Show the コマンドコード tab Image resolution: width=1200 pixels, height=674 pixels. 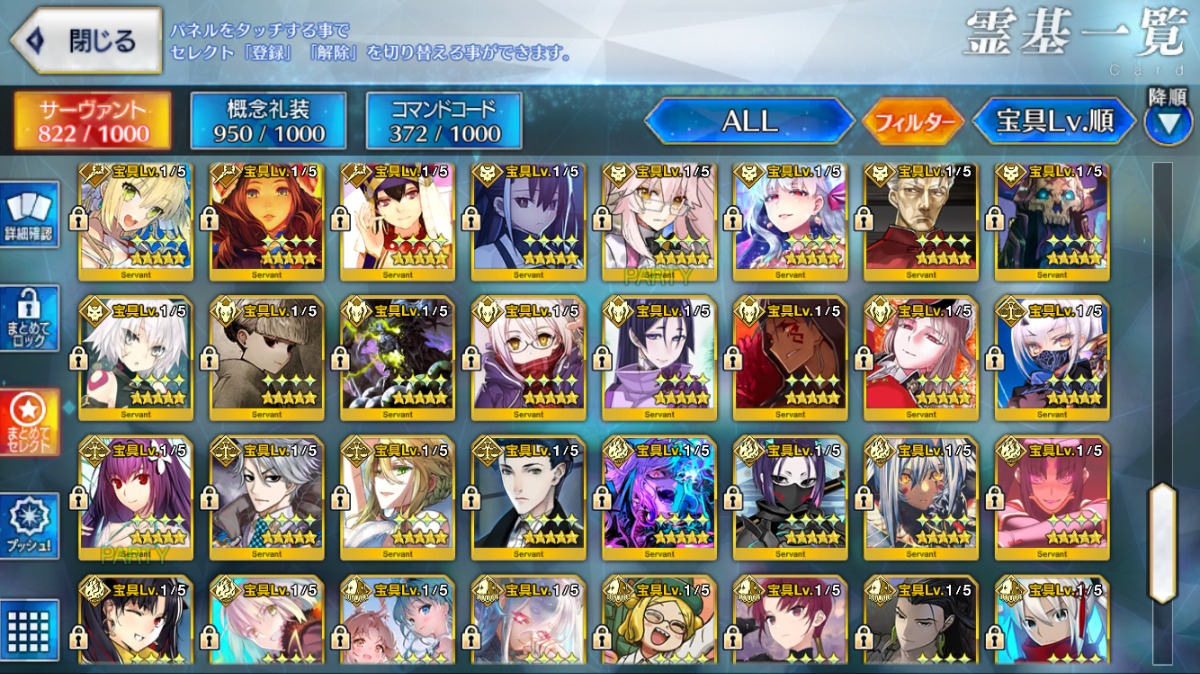click(443, 121)
